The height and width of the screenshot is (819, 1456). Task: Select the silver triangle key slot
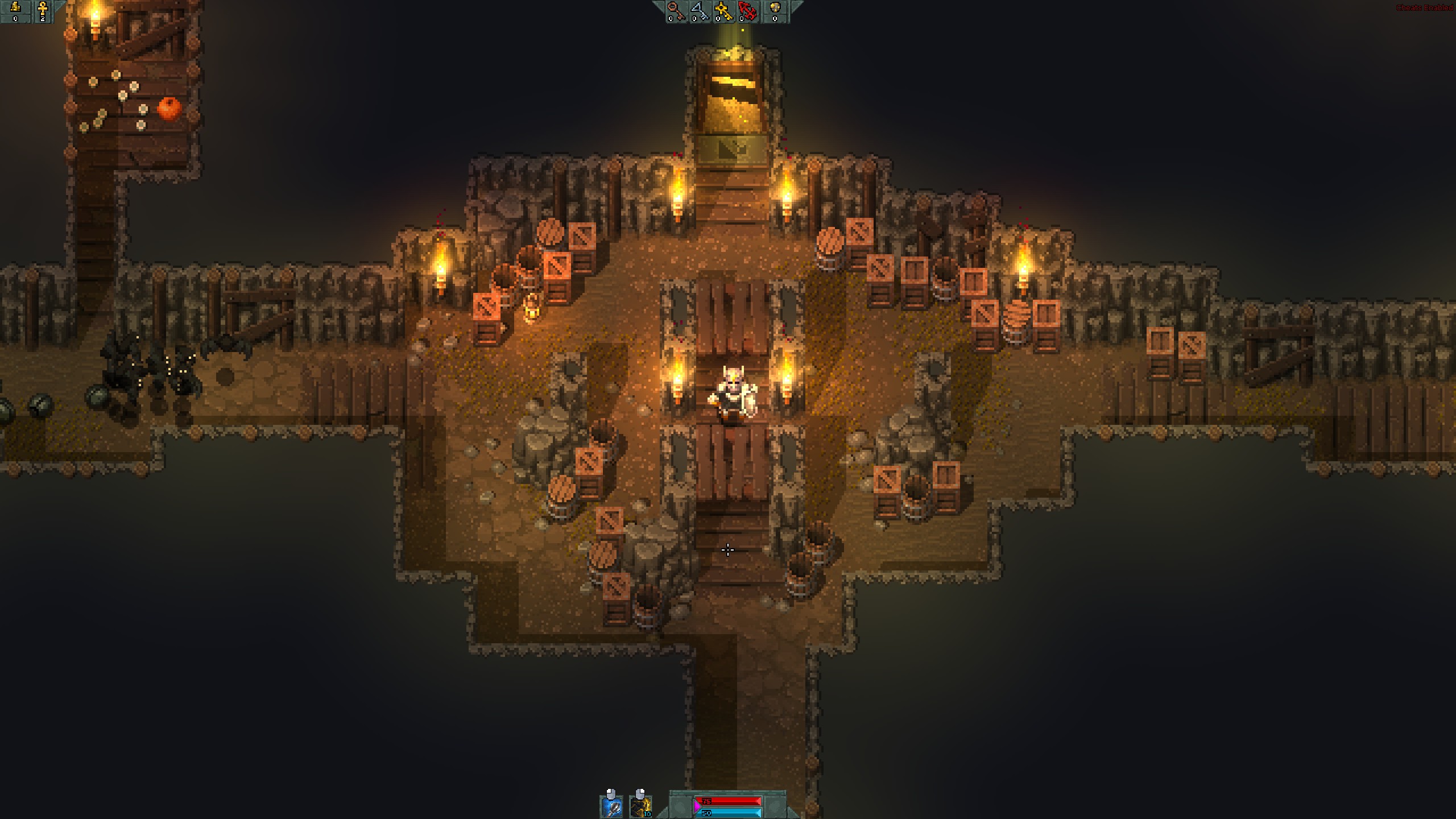700,11
